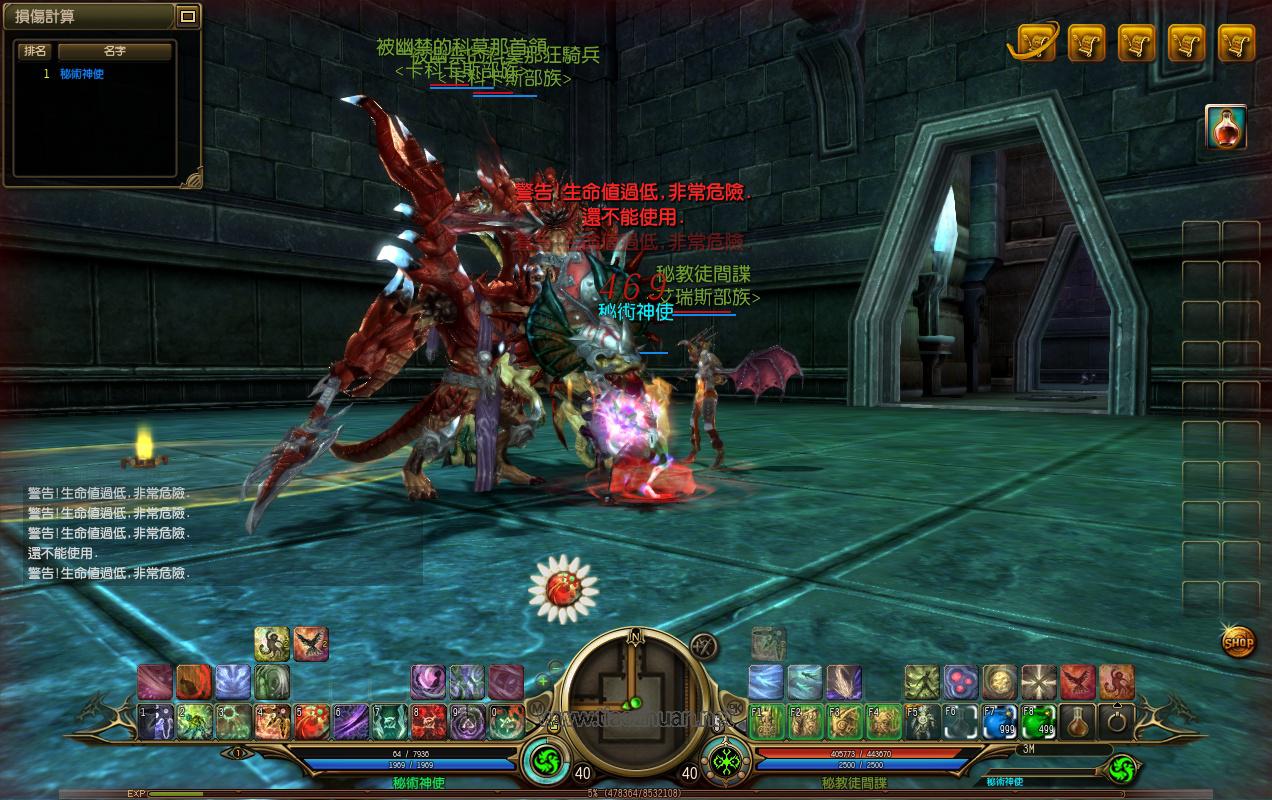Open the gold SHOP button
The height and width of the screenshot is (800, 1272).
(x=1238, y=641)
